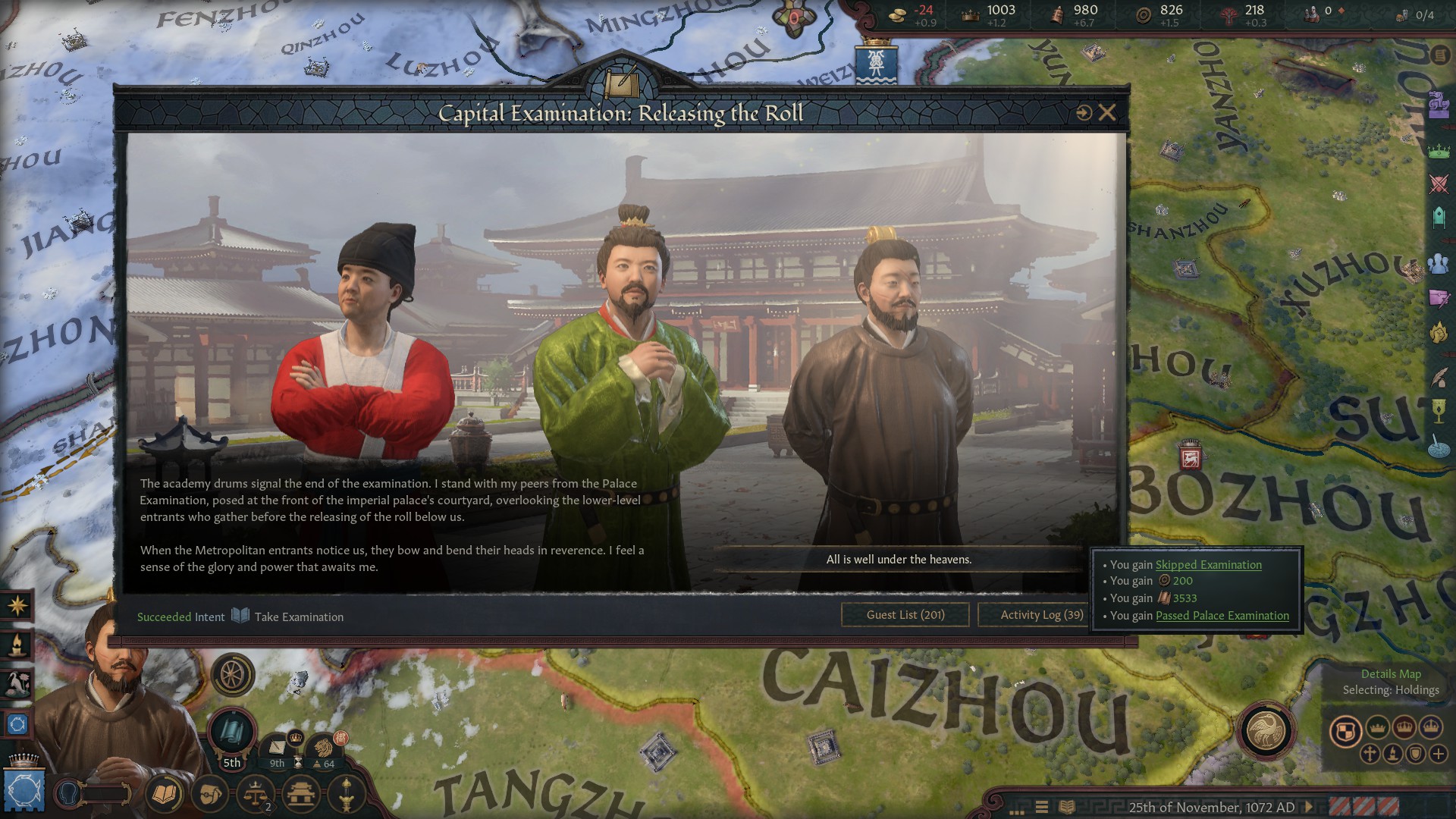The width and height of the screenshot is (1456, 819).
Task: Open the crowned scales icon with badge 2
Action: [x=256, y=794]
